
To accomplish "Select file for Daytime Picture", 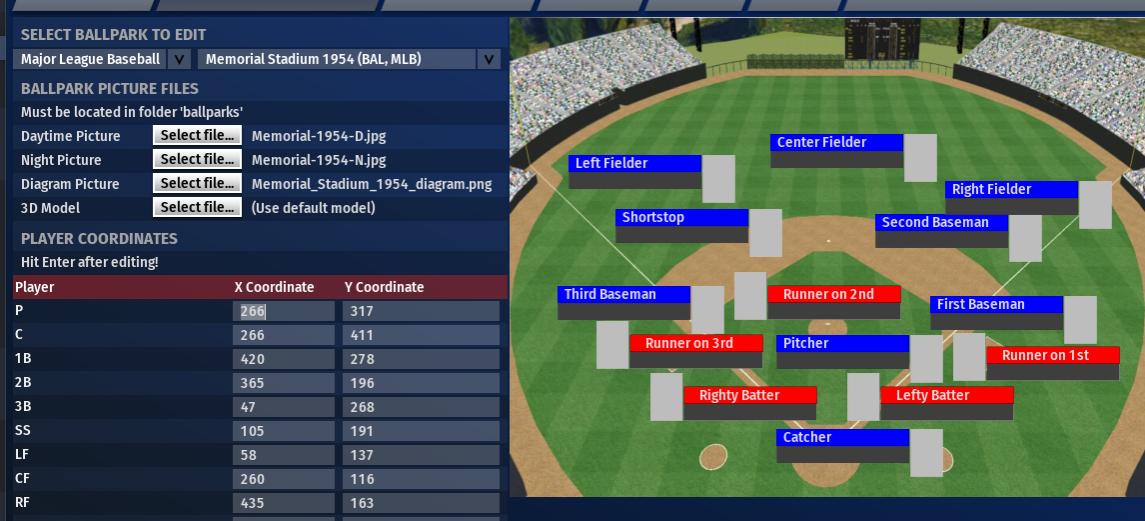I will click(198, 135).
